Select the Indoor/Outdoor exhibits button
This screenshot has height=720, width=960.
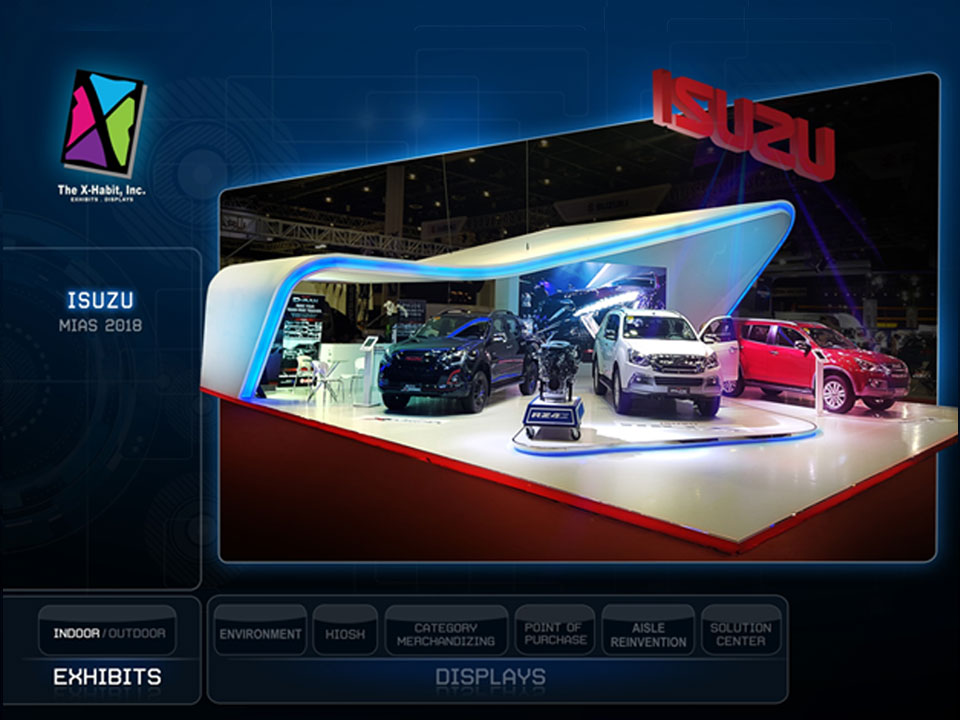[x=109, y=632]
